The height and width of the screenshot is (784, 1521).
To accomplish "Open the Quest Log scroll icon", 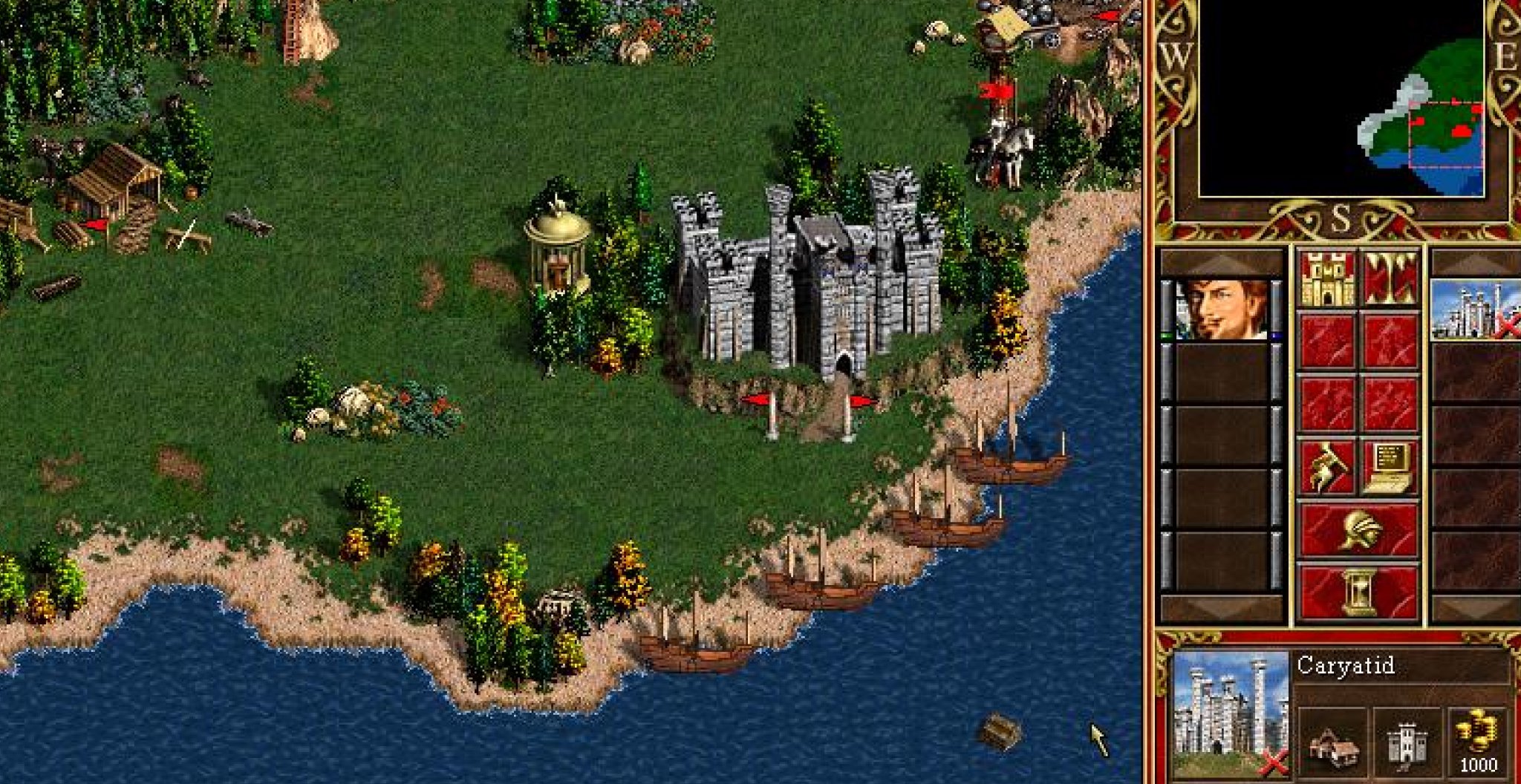I will tap(1327, 465).
